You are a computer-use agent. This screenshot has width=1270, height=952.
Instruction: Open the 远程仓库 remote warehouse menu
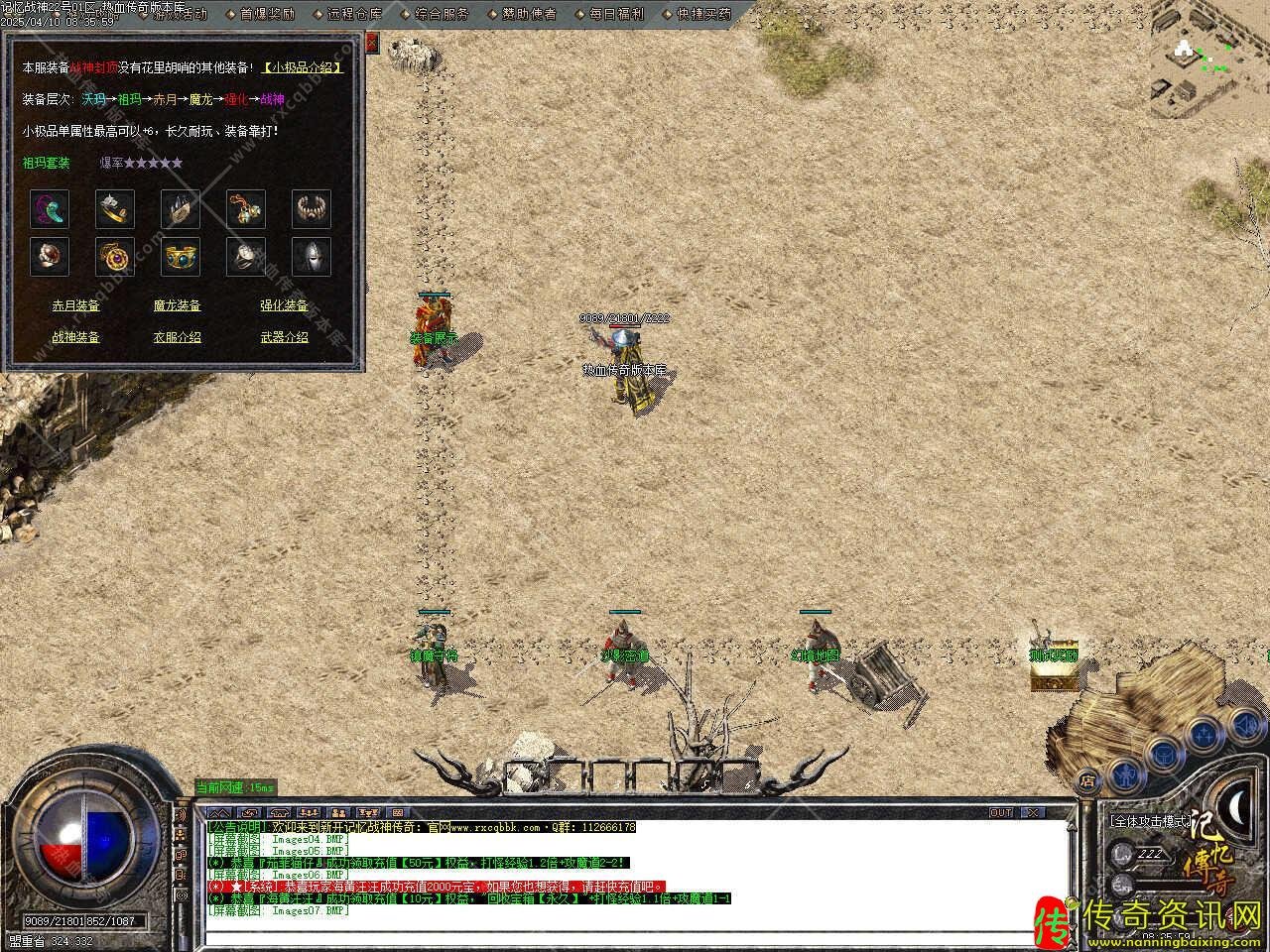[x=354, y=14]
